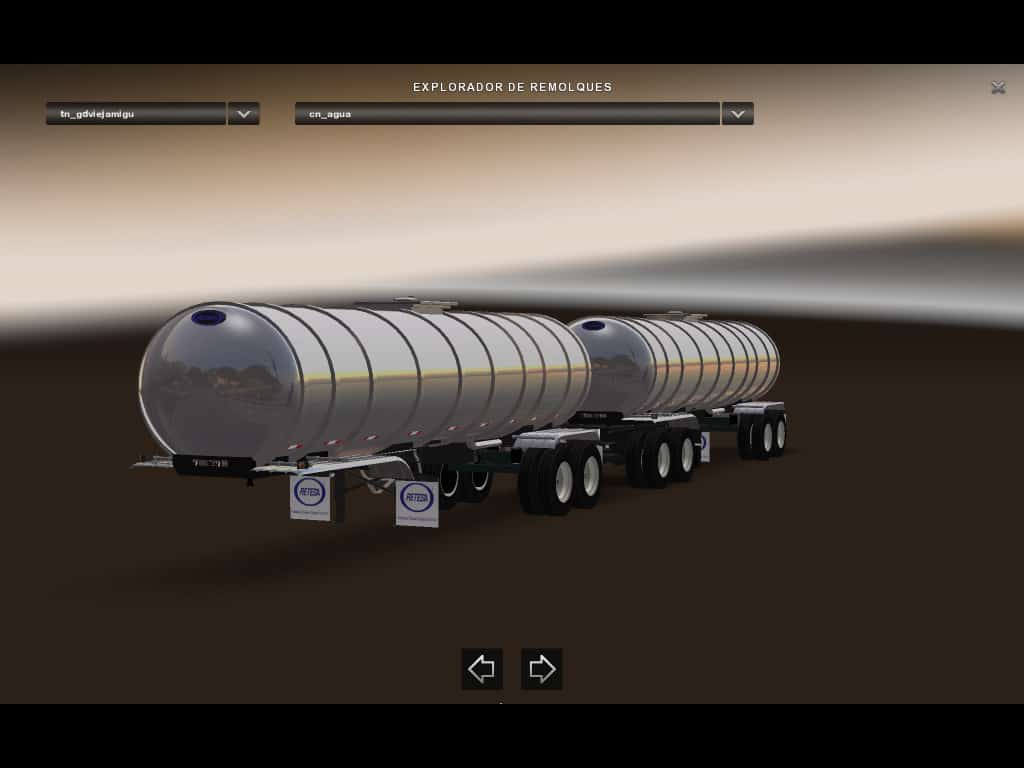Show the next trailer with right arrow

coord(542,669)
